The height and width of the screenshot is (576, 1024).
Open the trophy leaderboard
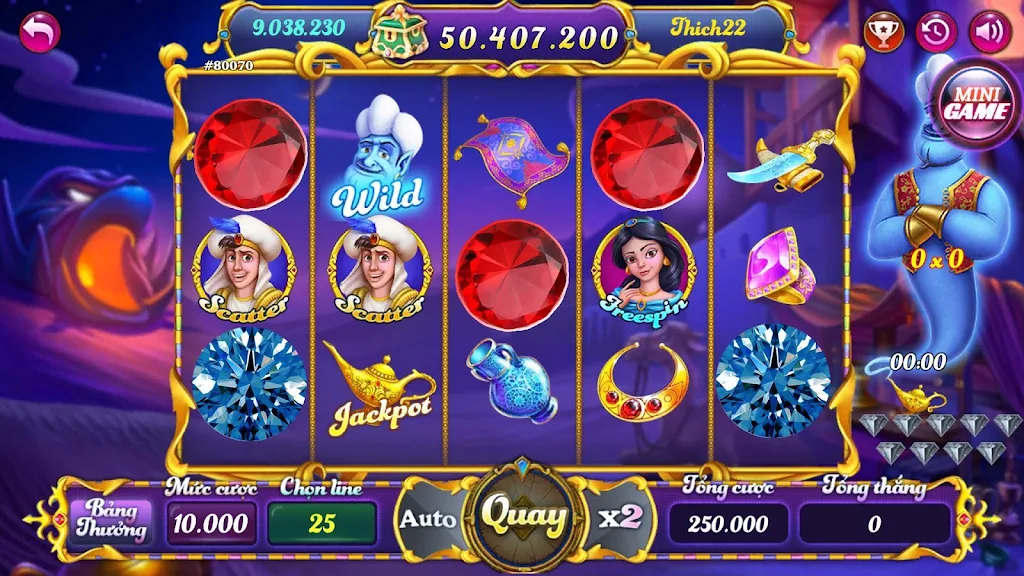coord(884,32)
